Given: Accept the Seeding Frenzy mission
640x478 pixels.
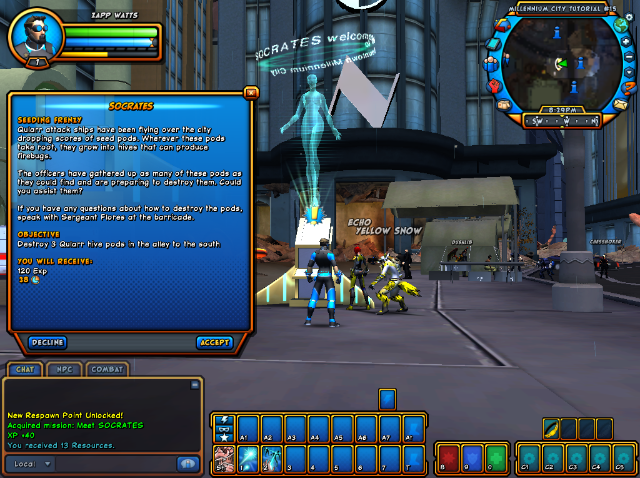Looking at the screenshot, I should coord(214,342).
